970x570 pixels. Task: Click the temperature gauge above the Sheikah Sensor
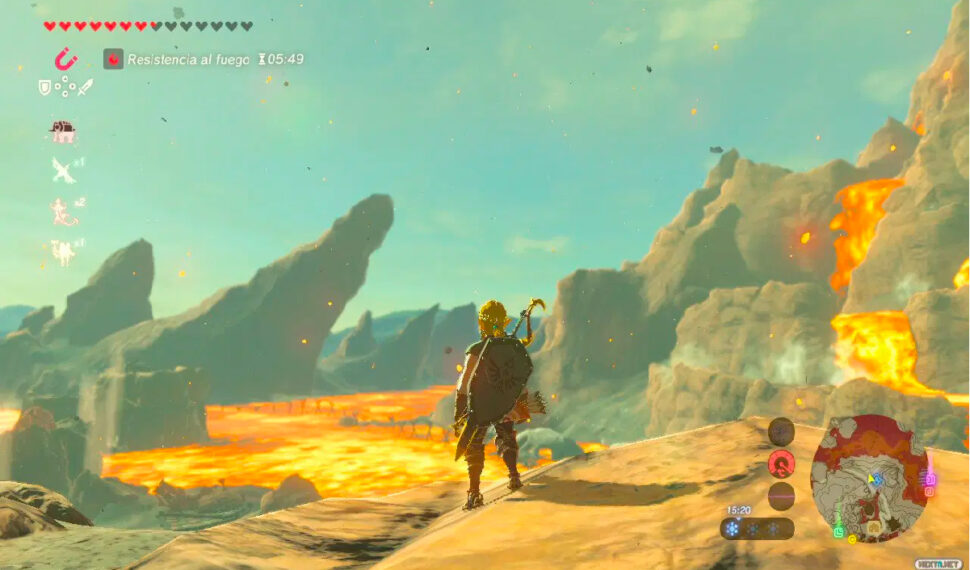click(x=781, y=431)
